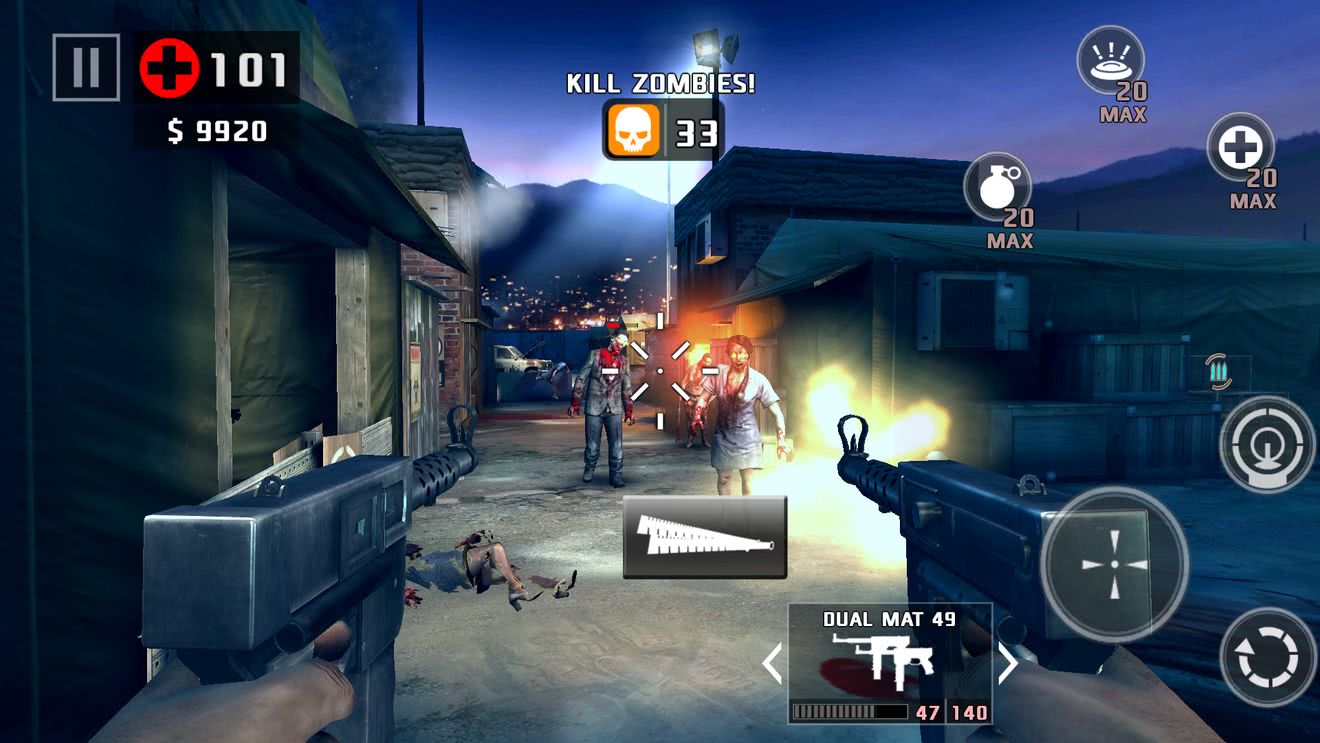Throw a grenade
Image resolution: width=1320 pixels, height=743 pixels.
(x=997, y=187)
